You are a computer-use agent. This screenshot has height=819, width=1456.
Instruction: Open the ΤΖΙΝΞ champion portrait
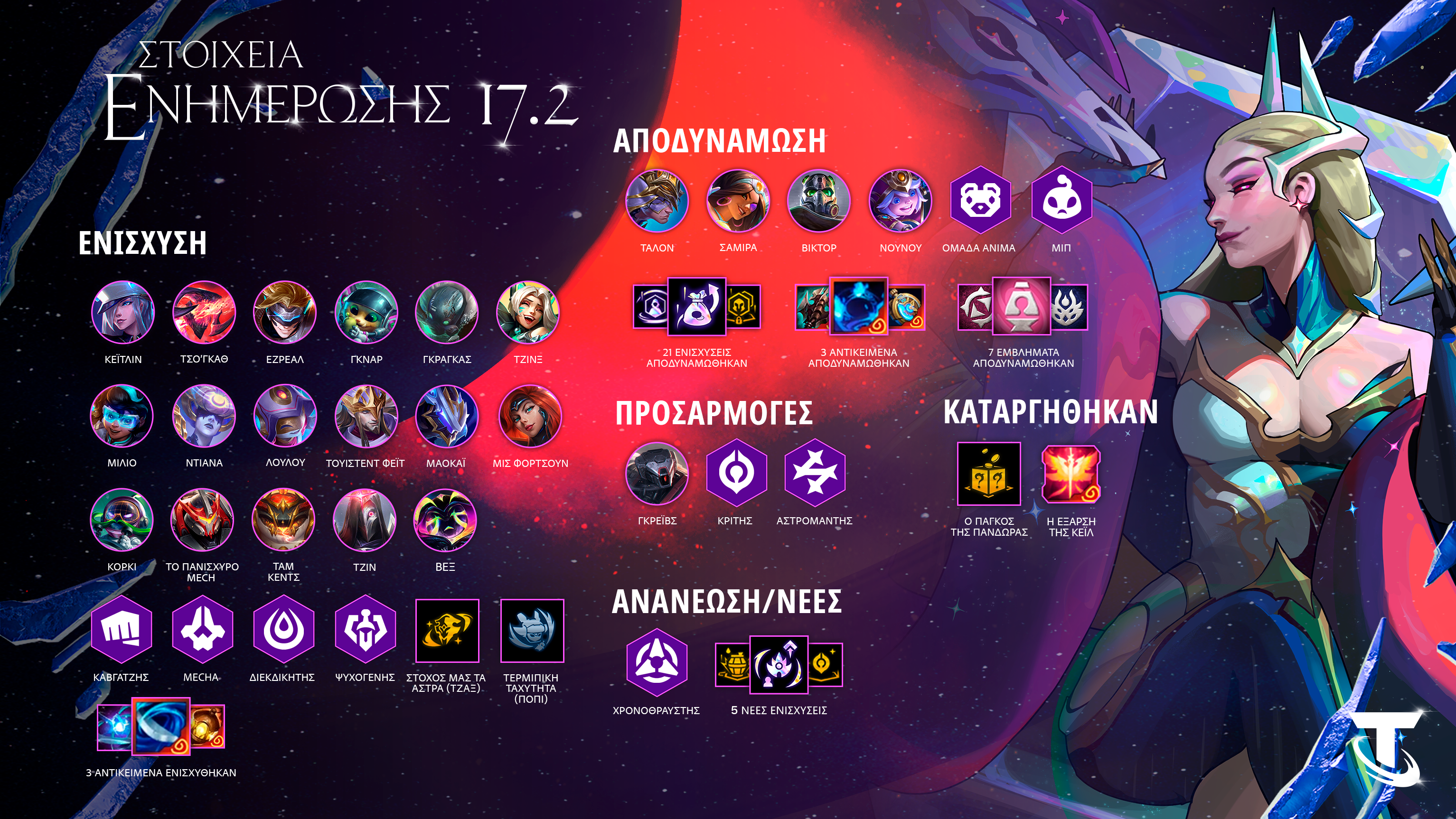(x=528, y=312)
